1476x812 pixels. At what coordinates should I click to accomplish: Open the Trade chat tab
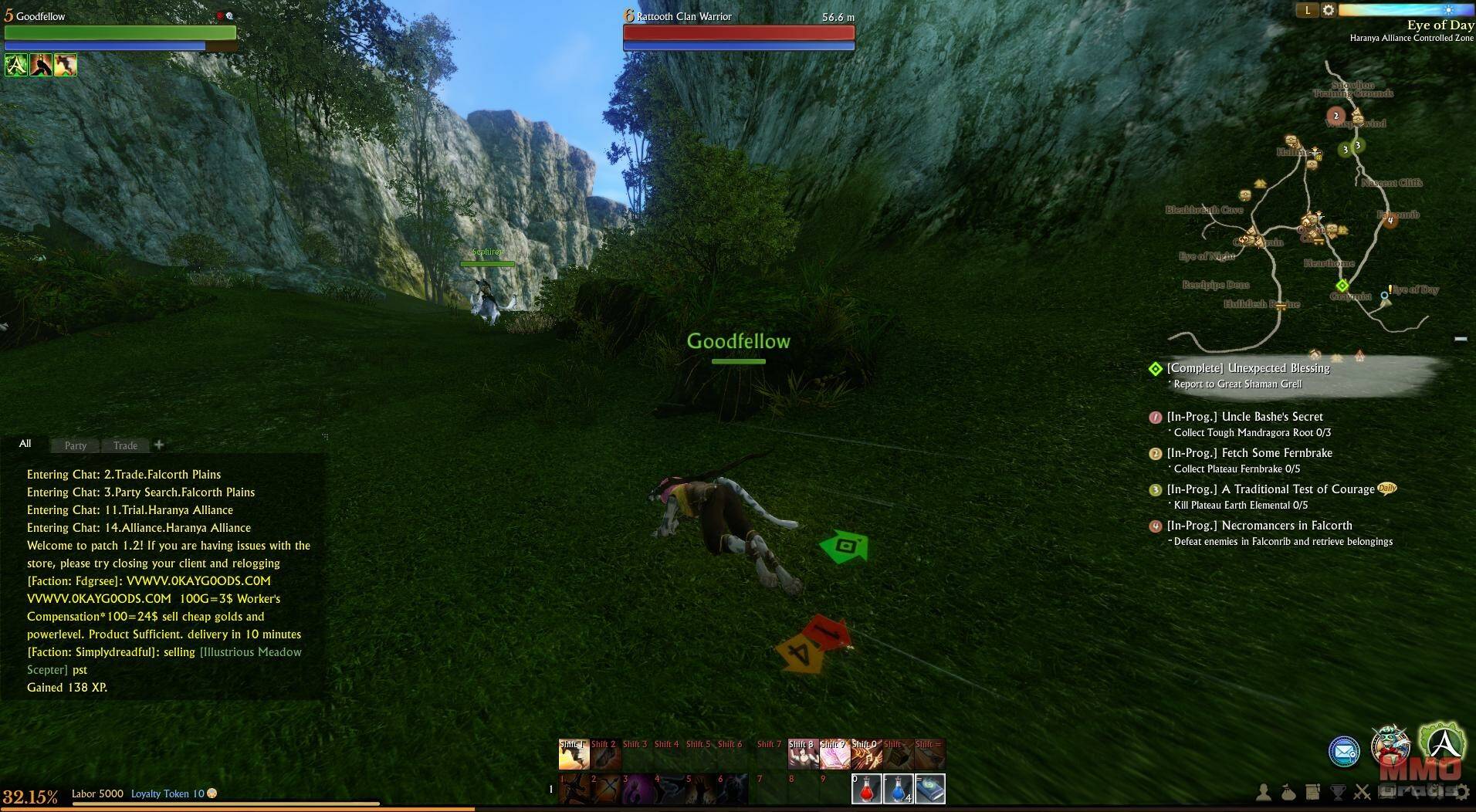[125, 445]
